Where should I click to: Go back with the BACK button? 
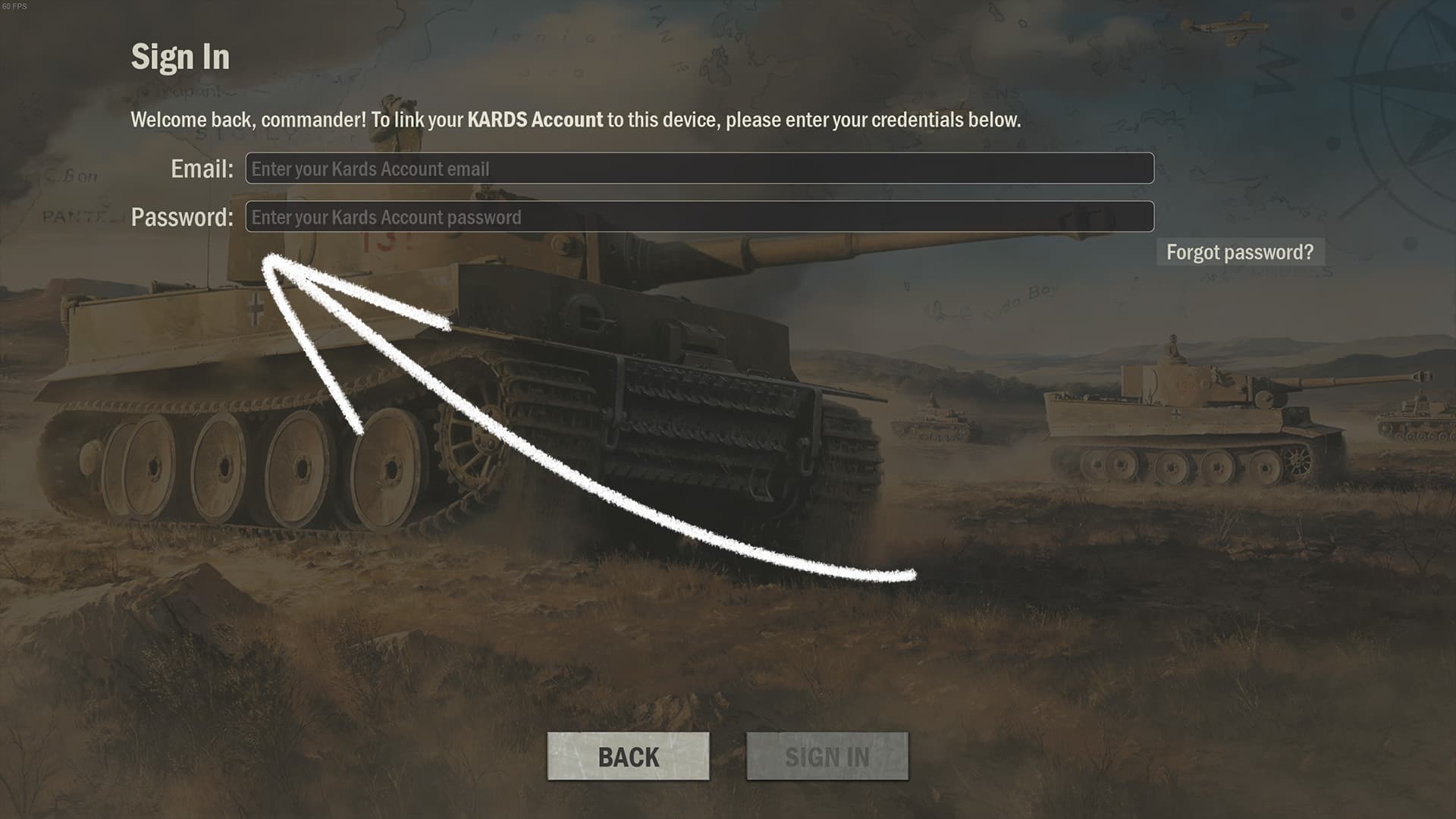pyautogui.click(x=628, y=756)
